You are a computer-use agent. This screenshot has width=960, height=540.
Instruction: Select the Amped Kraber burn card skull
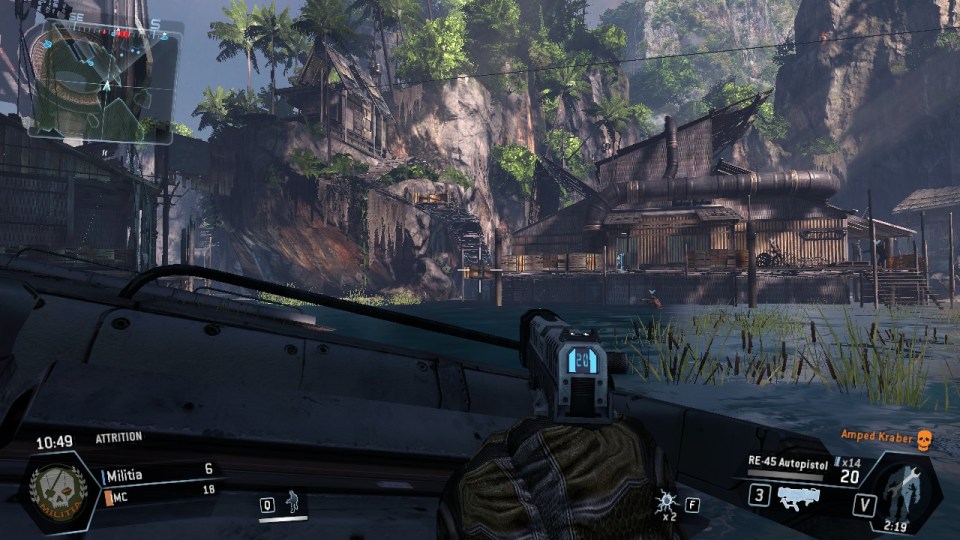click(x=923, y=440)
